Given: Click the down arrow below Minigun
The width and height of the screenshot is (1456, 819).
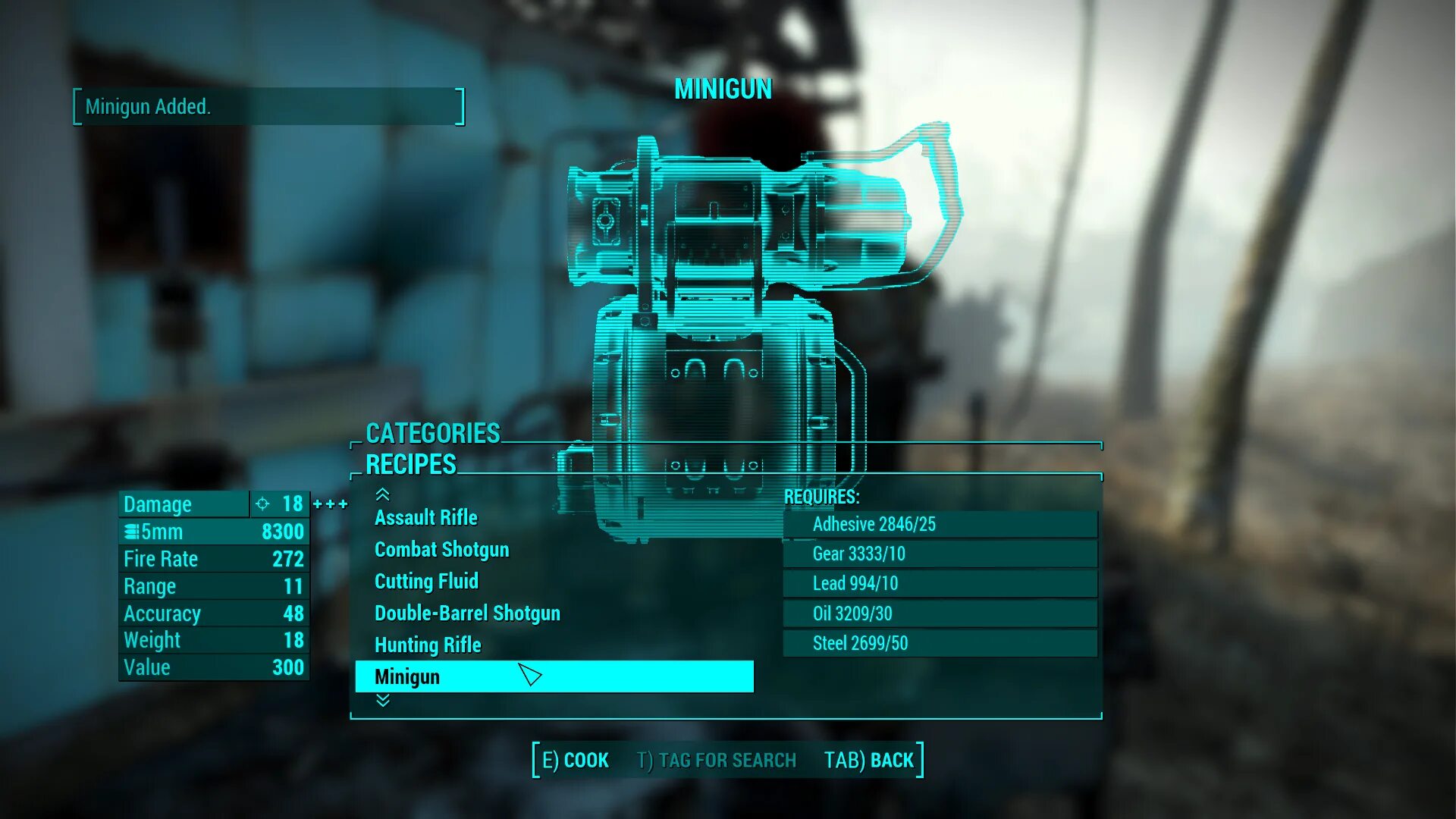Looking at the screenshot, I should (383, 701).
